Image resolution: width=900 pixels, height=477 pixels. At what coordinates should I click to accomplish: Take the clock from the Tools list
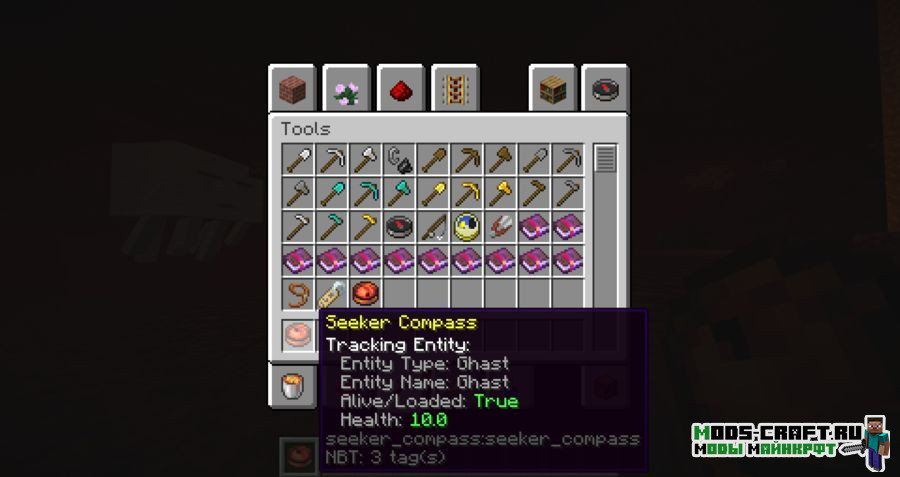click(x=467, y=226)
